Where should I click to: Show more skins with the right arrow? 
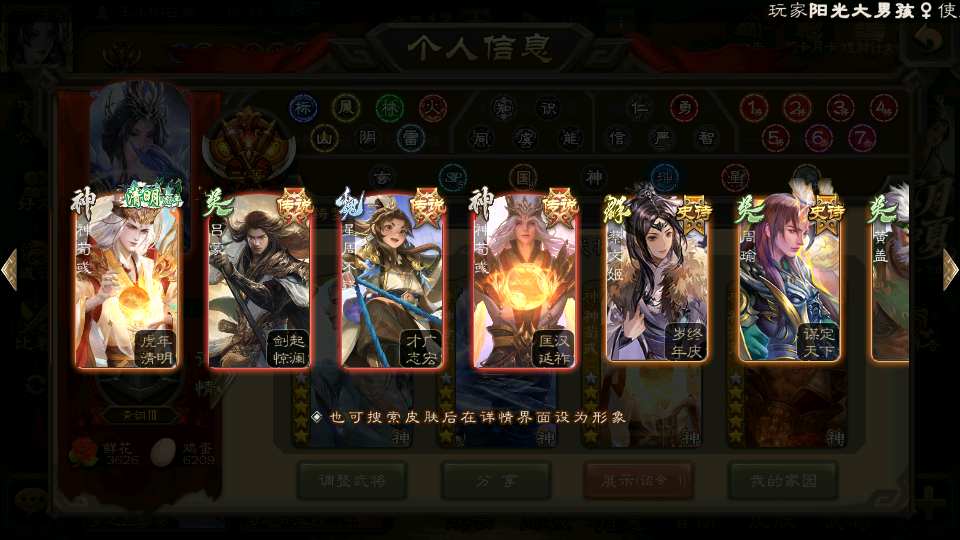950,269
